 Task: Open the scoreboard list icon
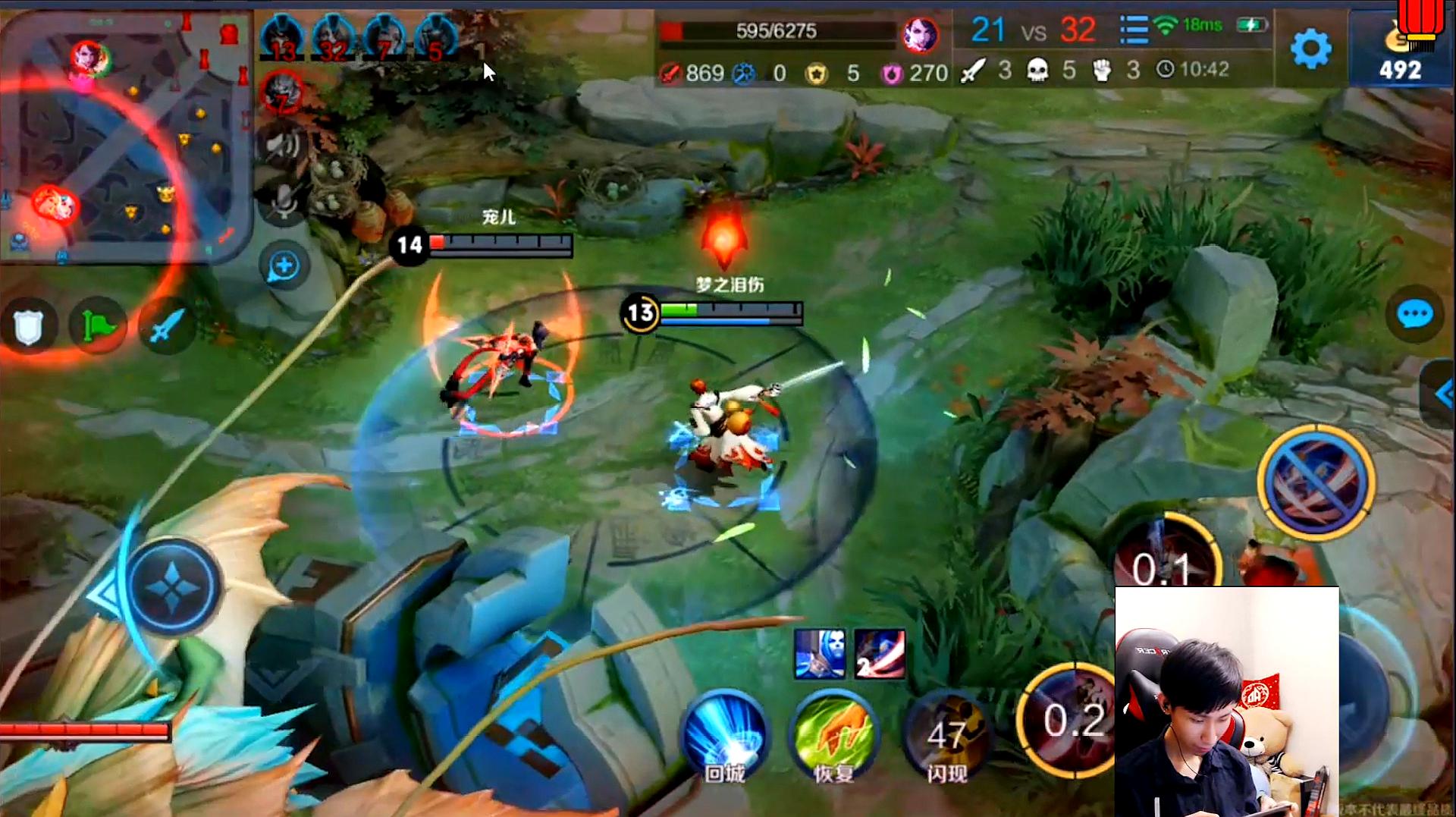(1134, 30)
